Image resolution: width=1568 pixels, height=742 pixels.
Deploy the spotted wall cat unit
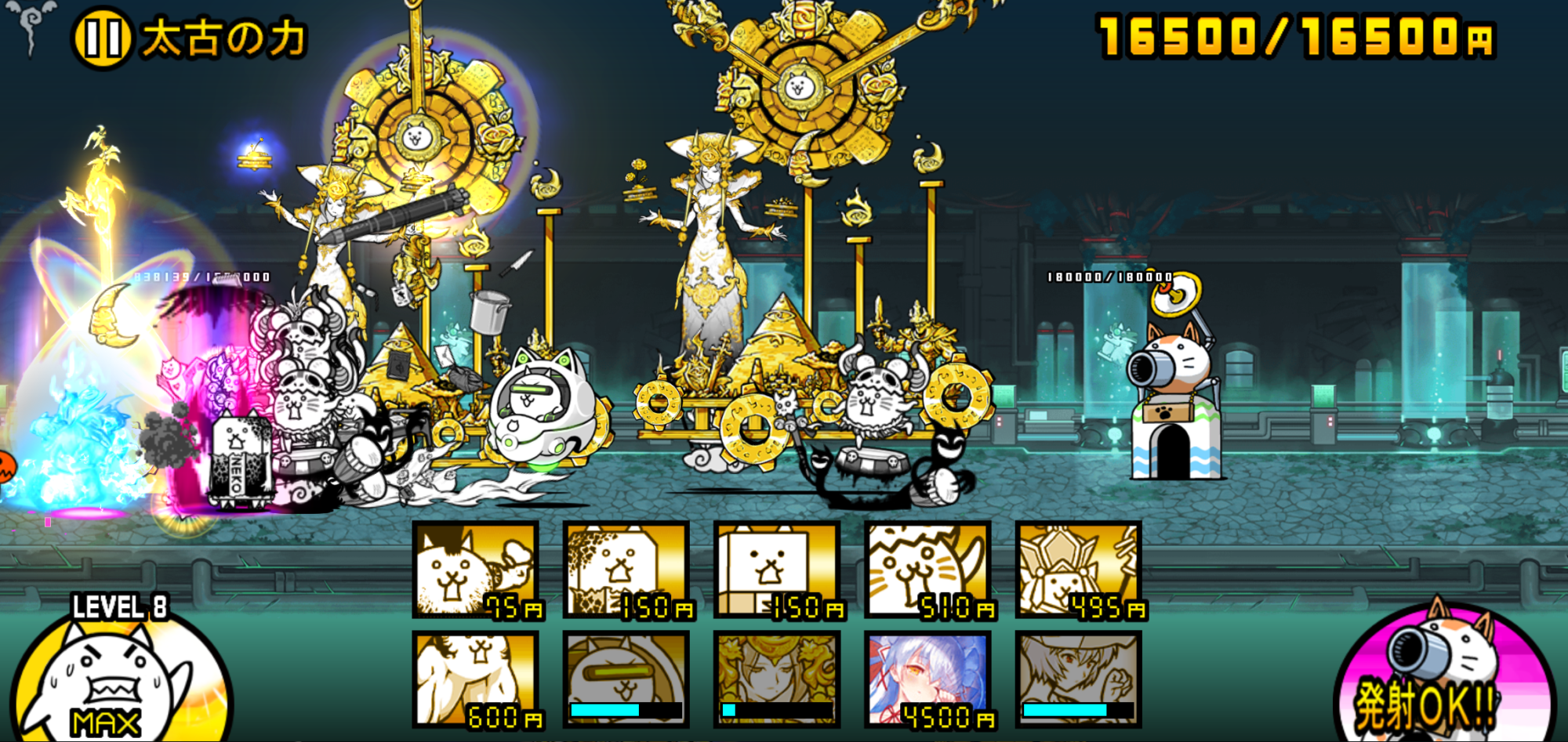pyautogui.click(x=626, y=570)
